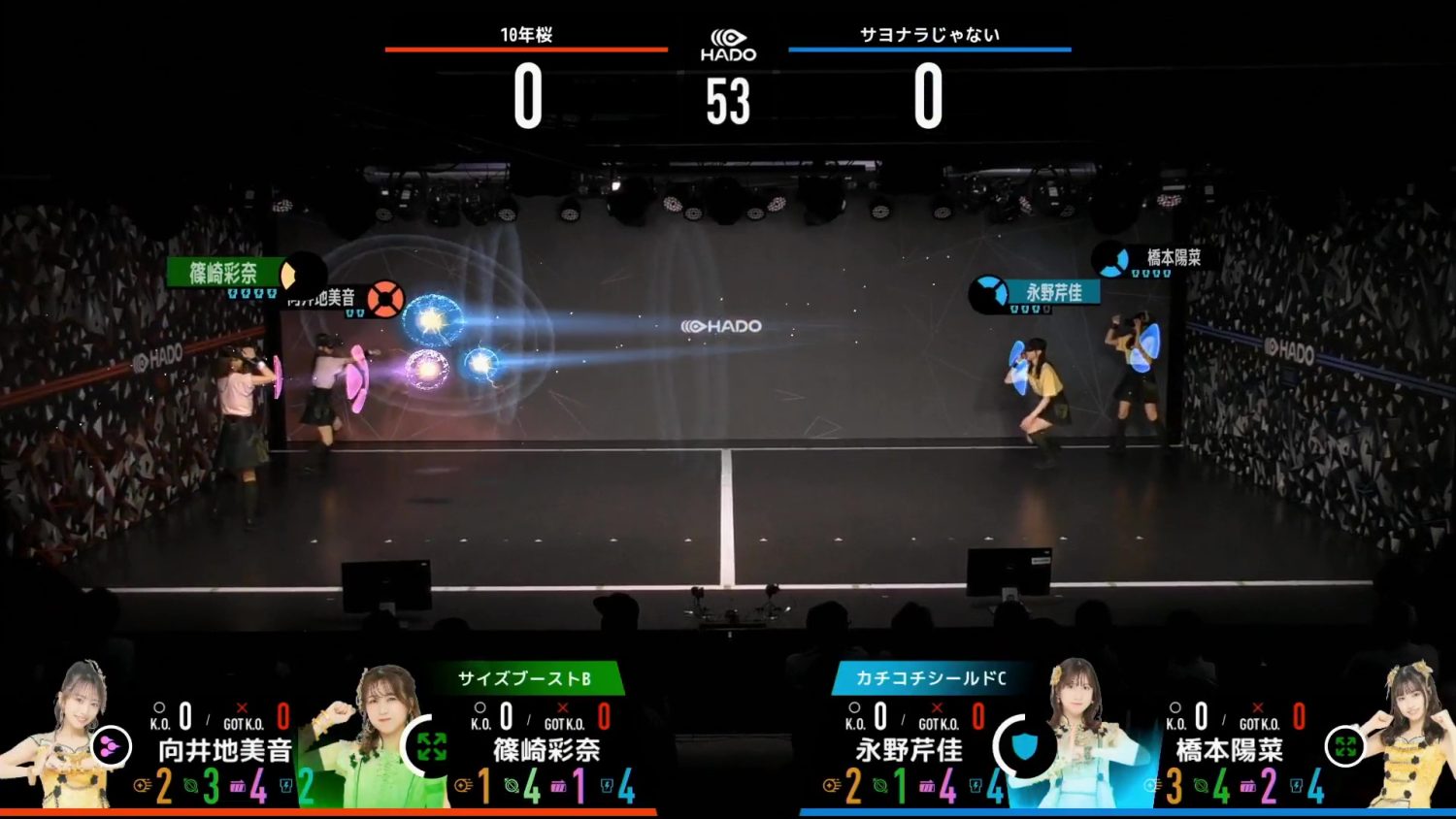Click 橋本陽菜's green expand skill icon
The image size is (1456, 819).
pyautogui.click(x=1345, y=746)
